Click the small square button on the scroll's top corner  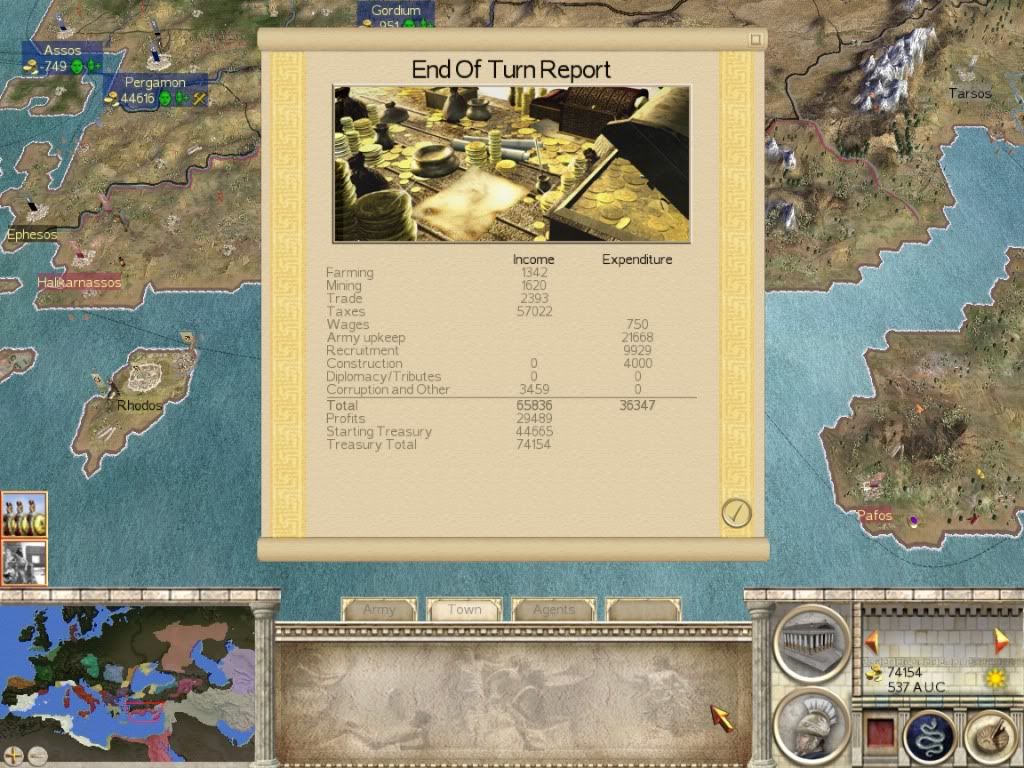757,39
